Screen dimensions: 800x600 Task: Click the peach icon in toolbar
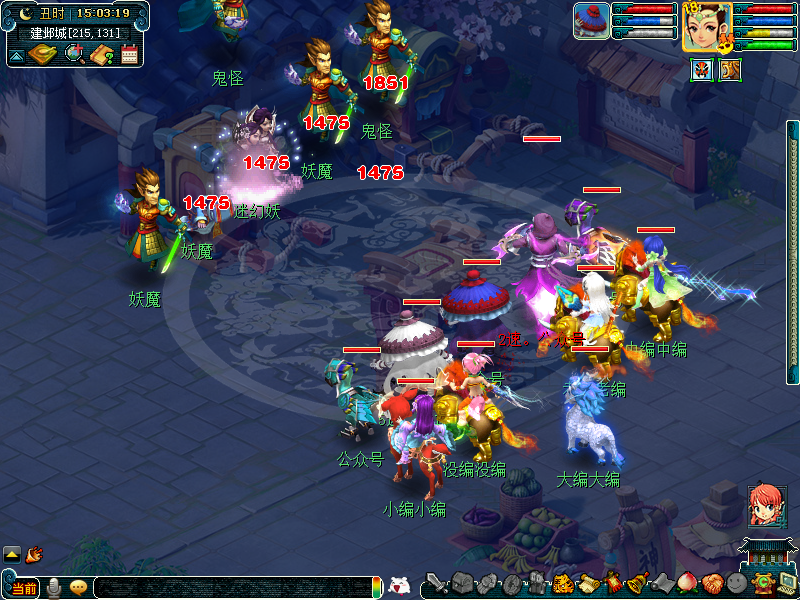point(686,583)
